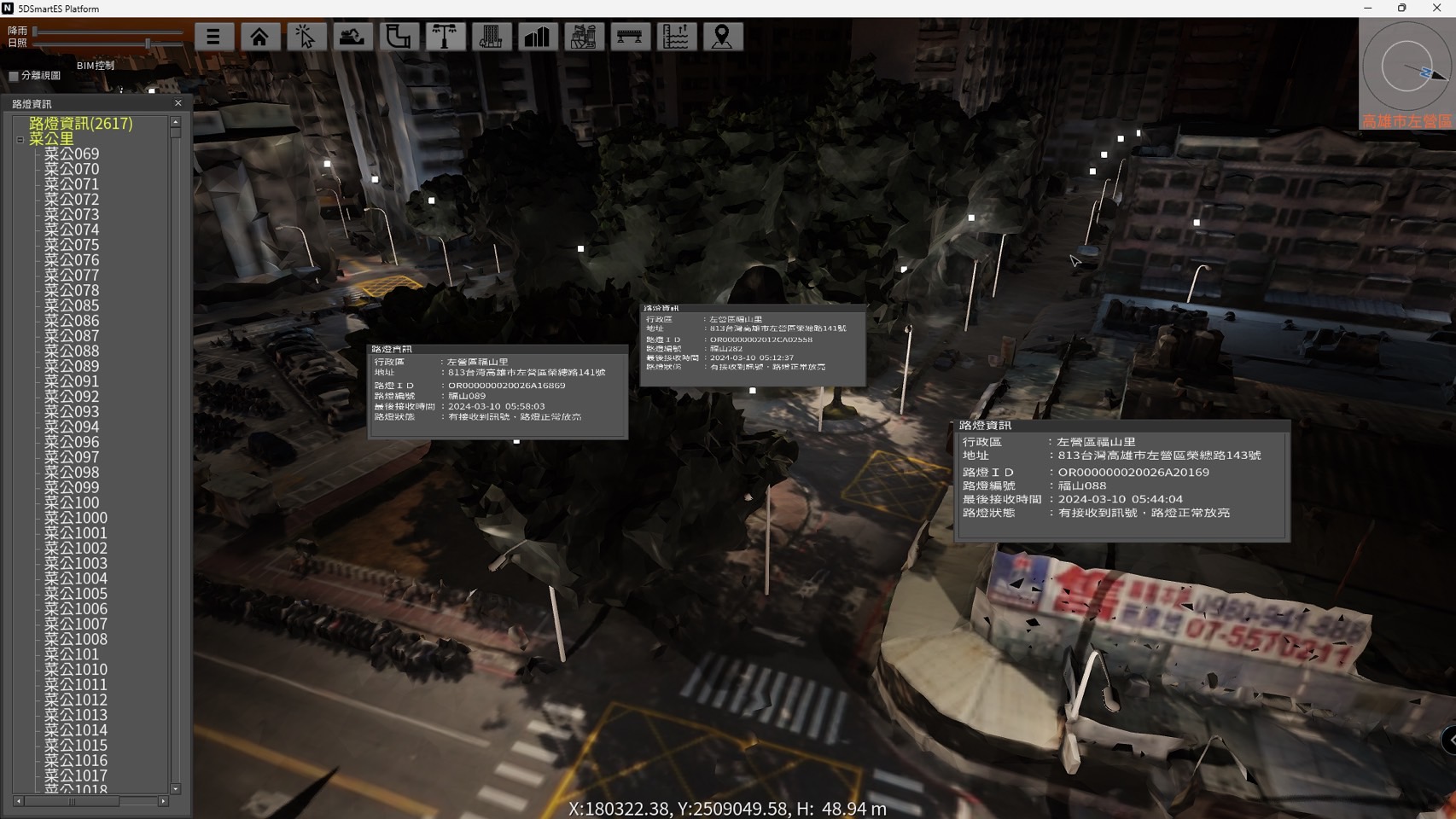This screenshot has height=819, width=1456.
Task: Select 菜公069 in the streetlight list
Action: 72,154
